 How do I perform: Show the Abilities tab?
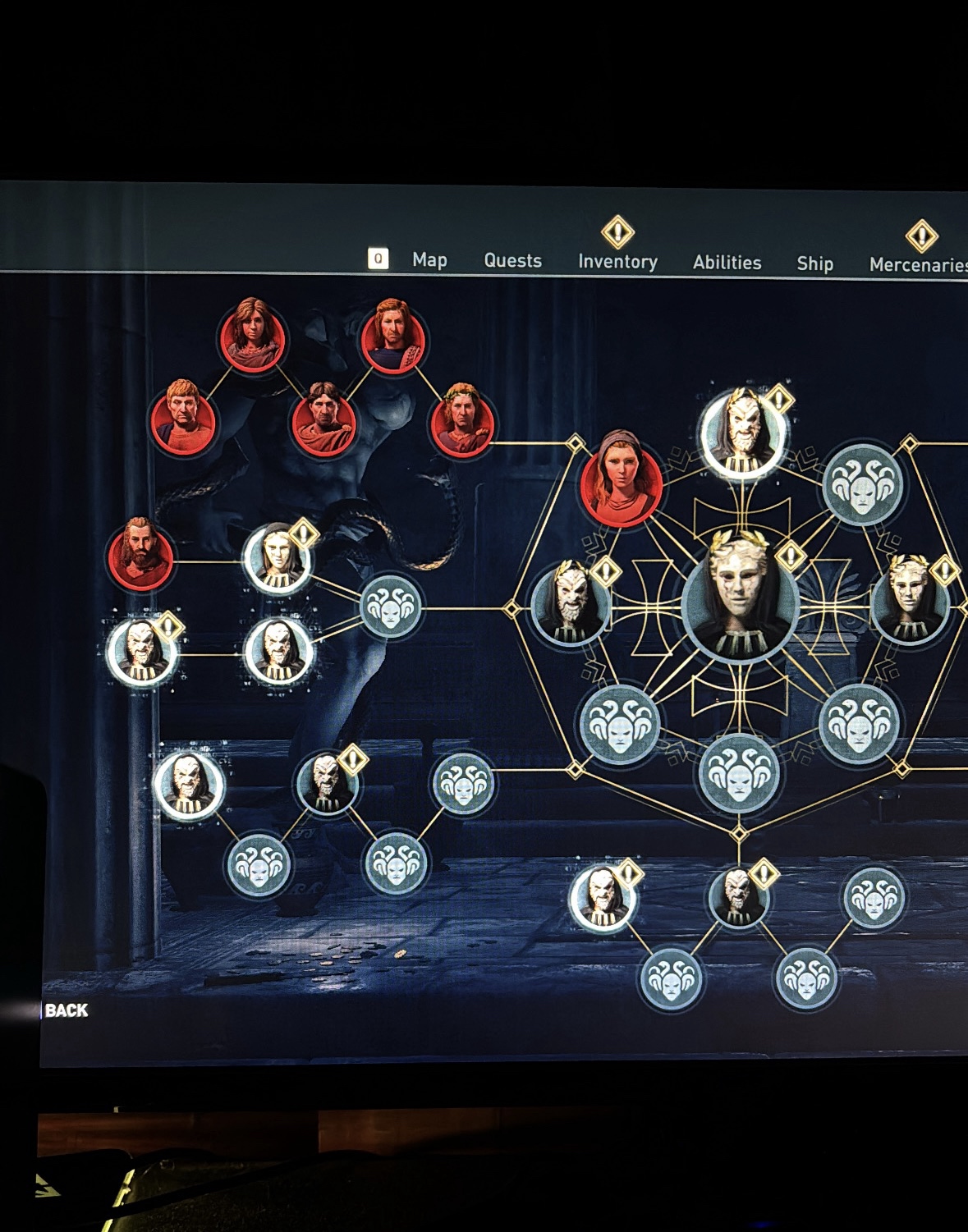point(727,263)
